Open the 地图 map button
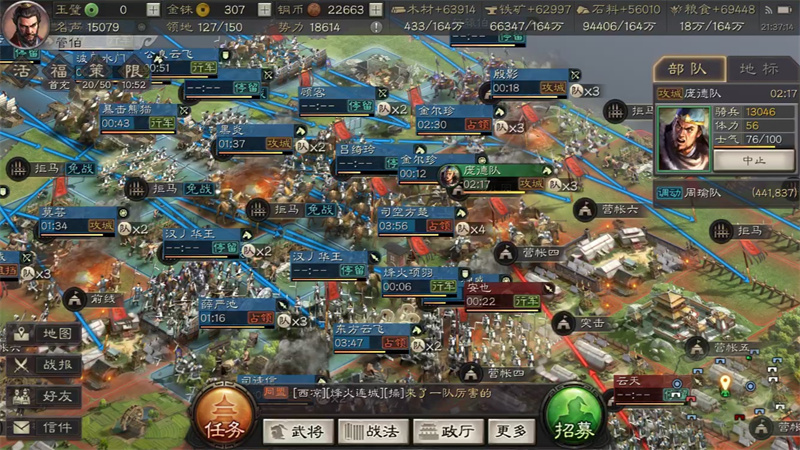Screen dimensions: 800x450 click(x=45, y=333)
